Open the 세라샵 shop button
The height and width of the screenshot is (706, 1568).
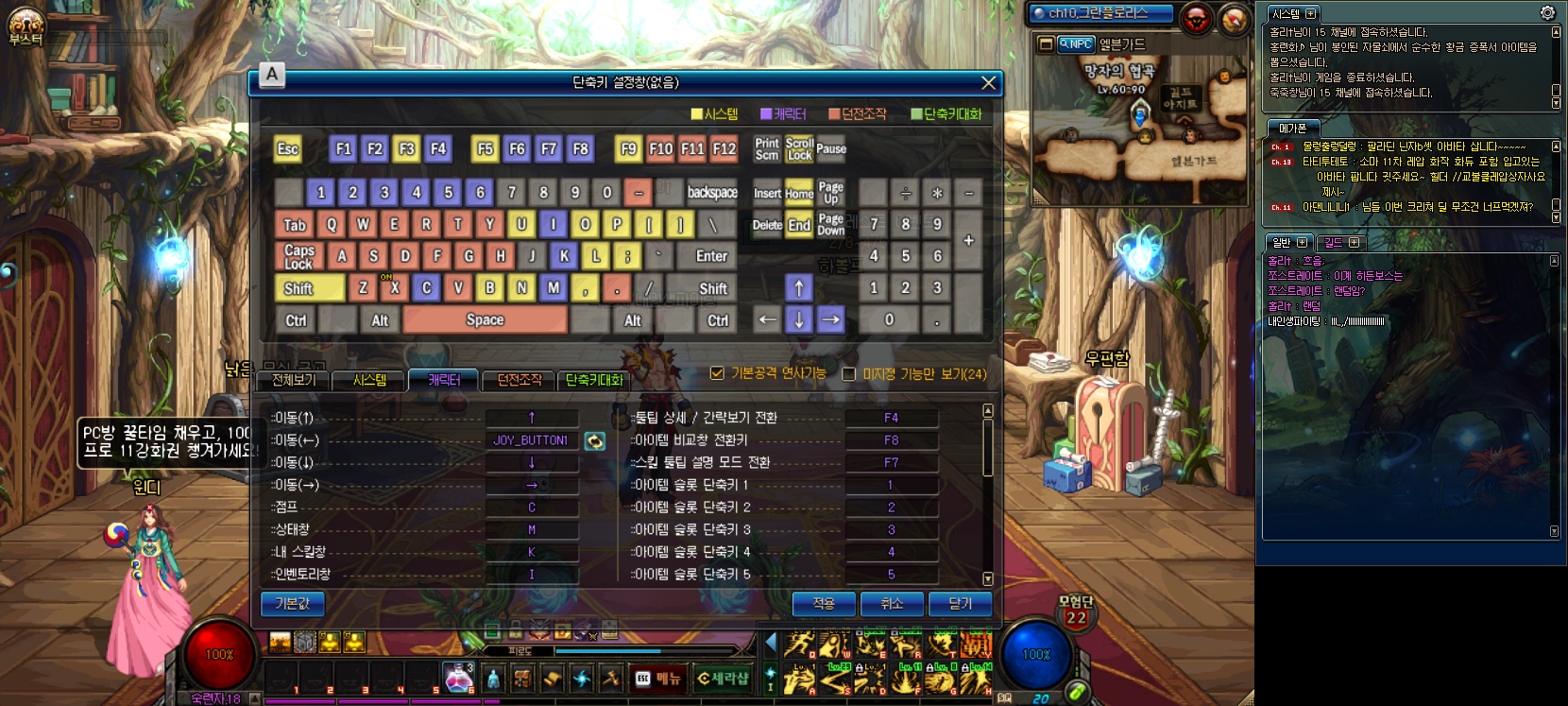tap(724, 679)
